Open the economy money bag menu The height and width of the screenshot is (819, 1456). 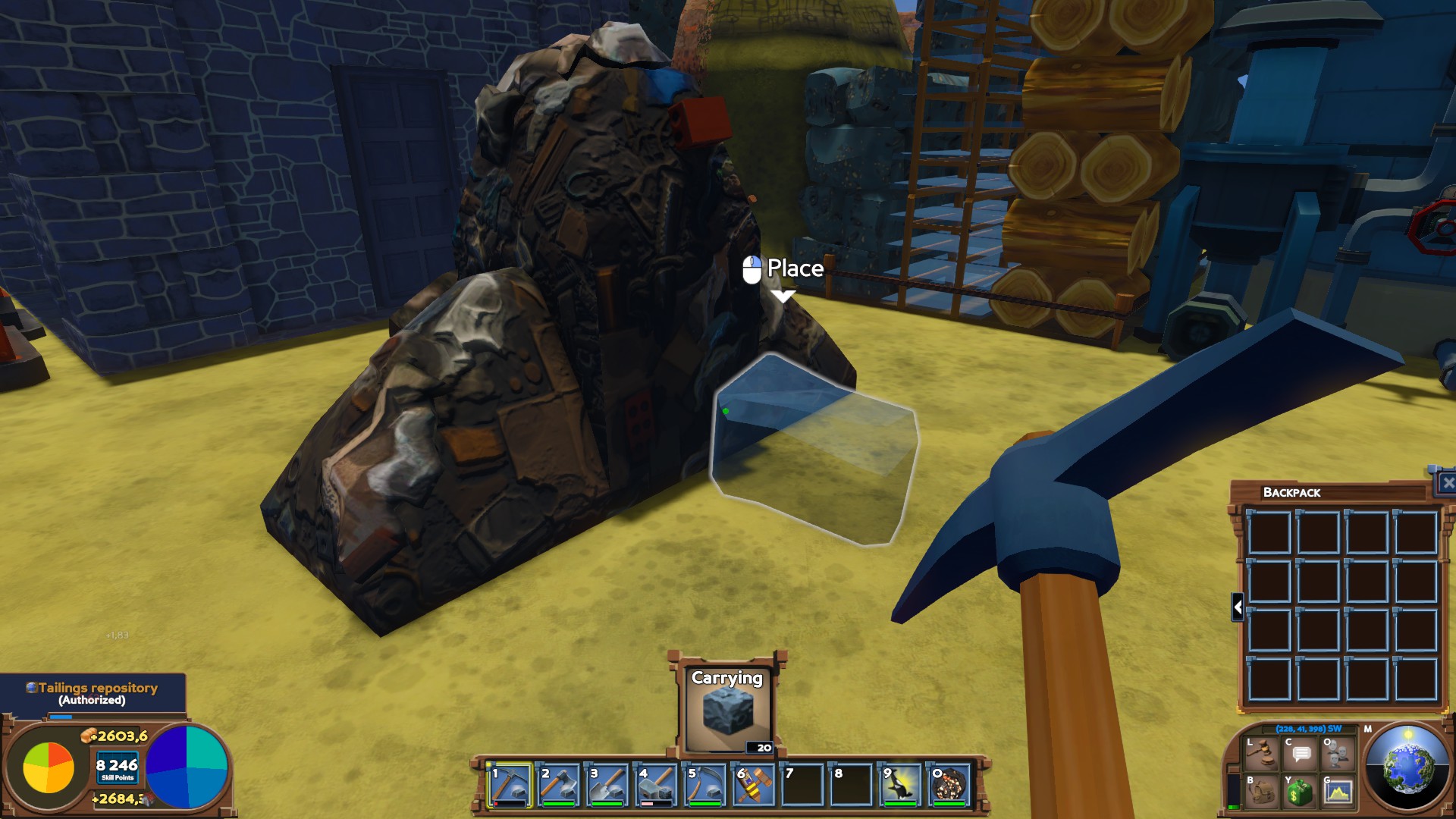point(1299,792)
